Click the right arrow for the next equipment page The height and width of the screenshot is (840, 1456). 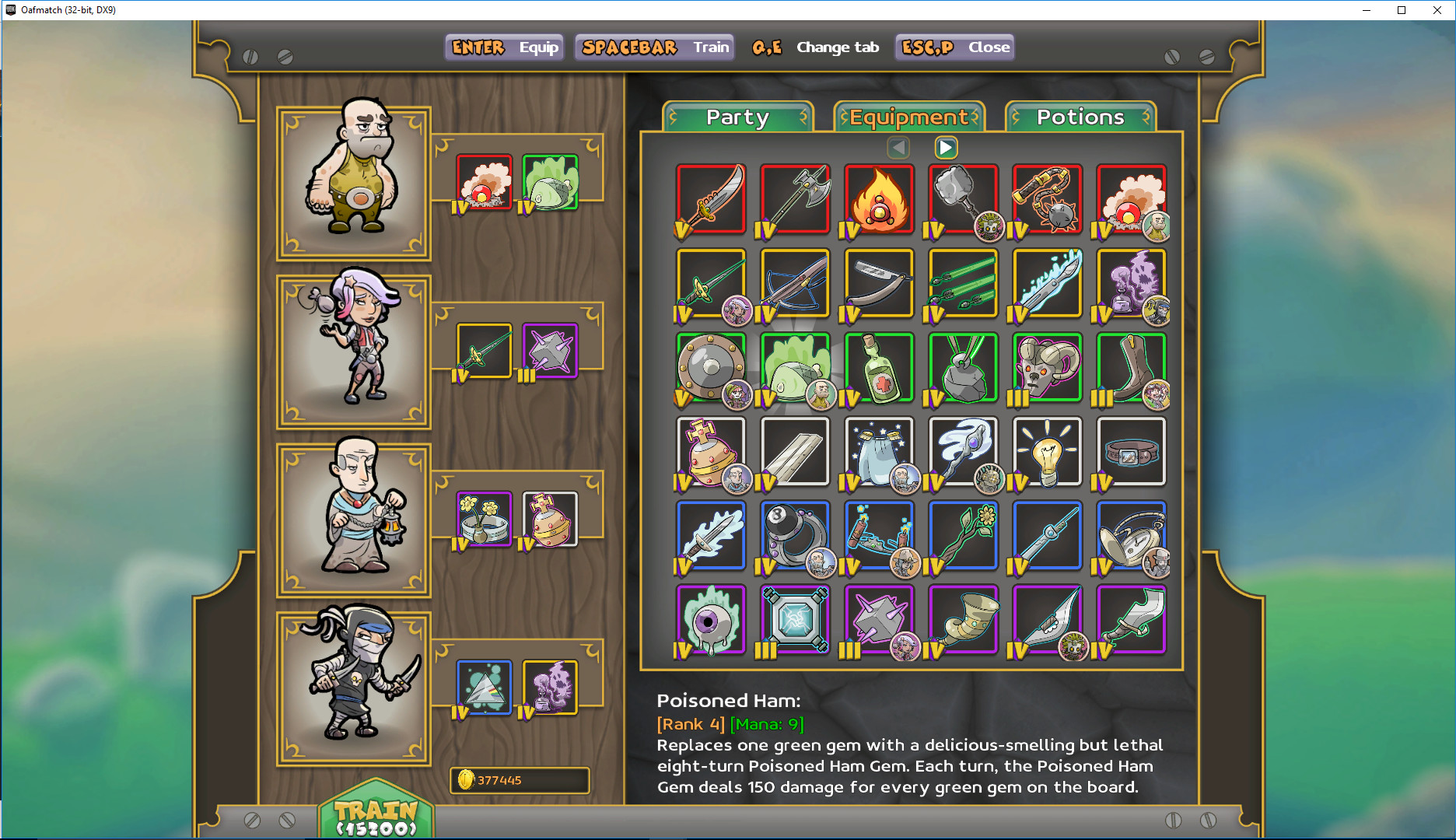[946, 147]
